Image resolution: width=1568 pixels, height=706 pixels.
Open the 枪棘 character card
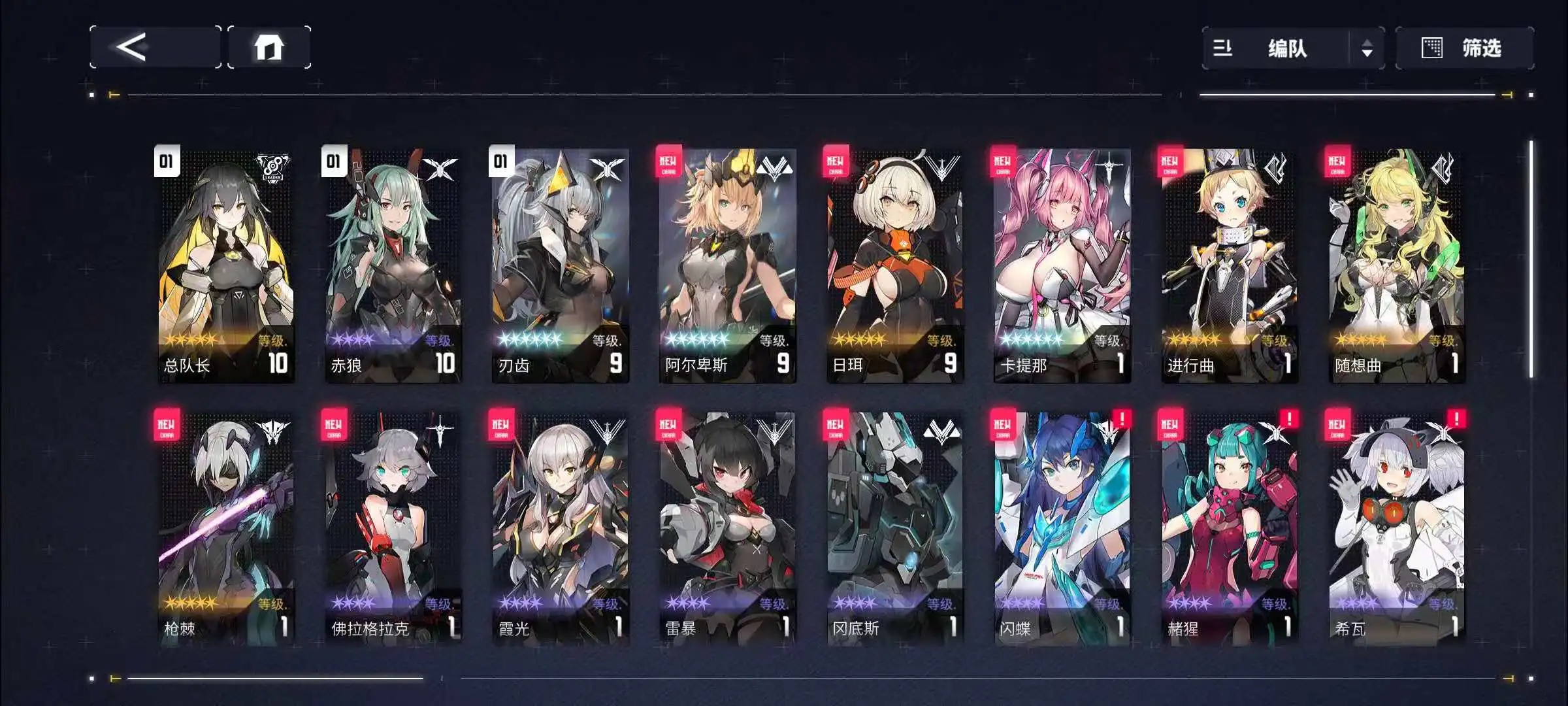(225, 528)
